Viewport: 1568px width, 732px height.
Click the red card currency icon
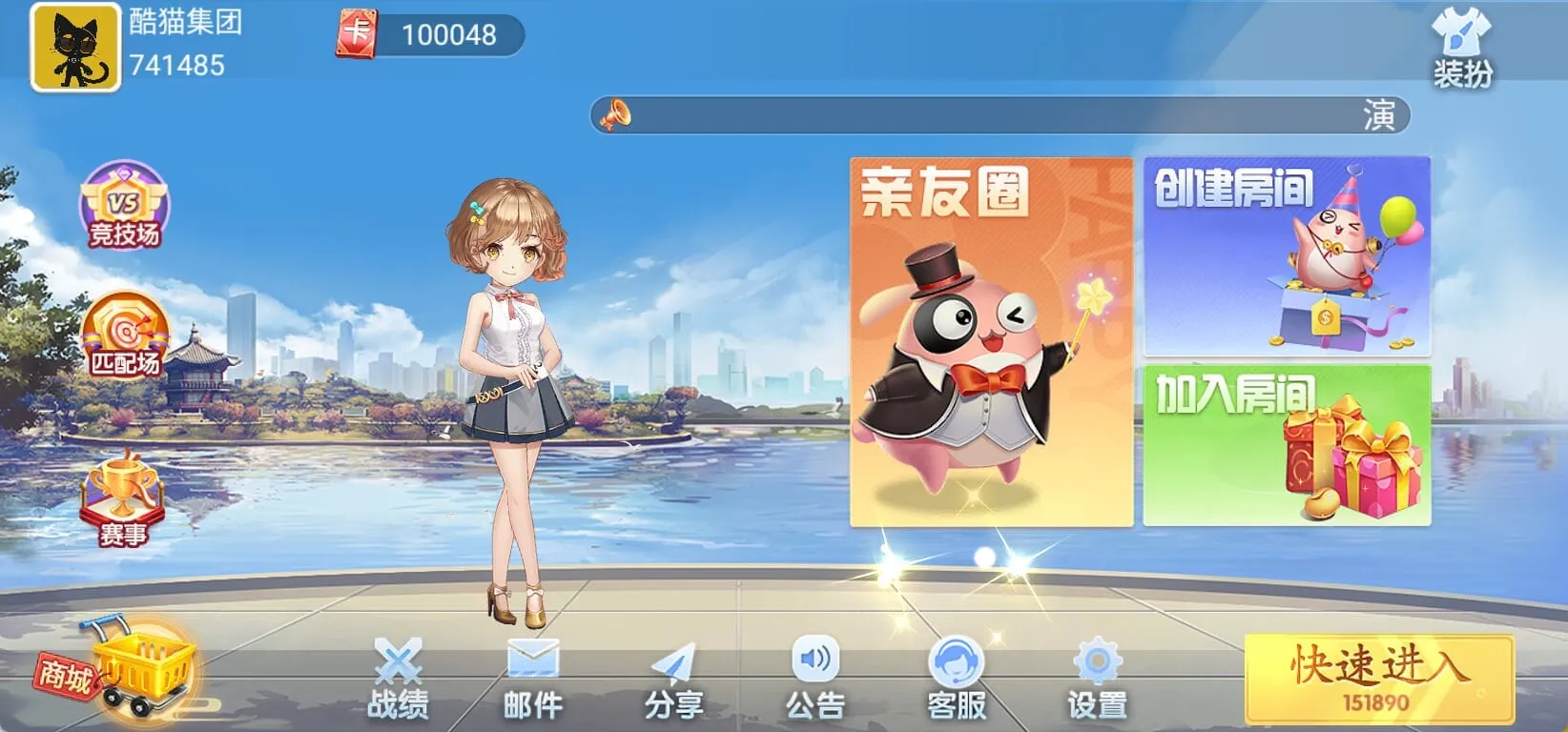[x=359, y=33]
